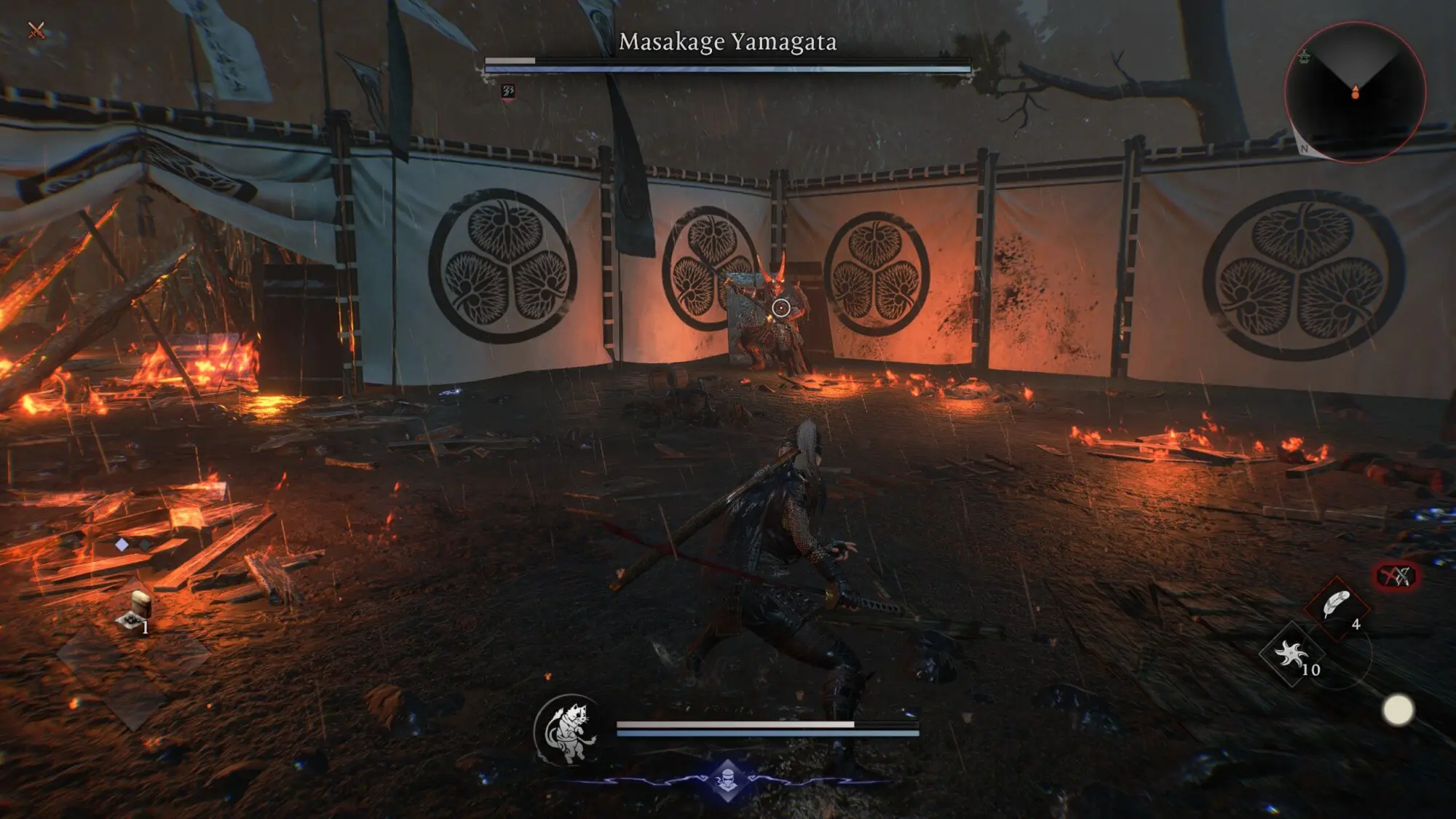Select the shuriken item slot
Image resolution: width=1456 pixels, height=819 pixels.
click(x=1291, y=655)
